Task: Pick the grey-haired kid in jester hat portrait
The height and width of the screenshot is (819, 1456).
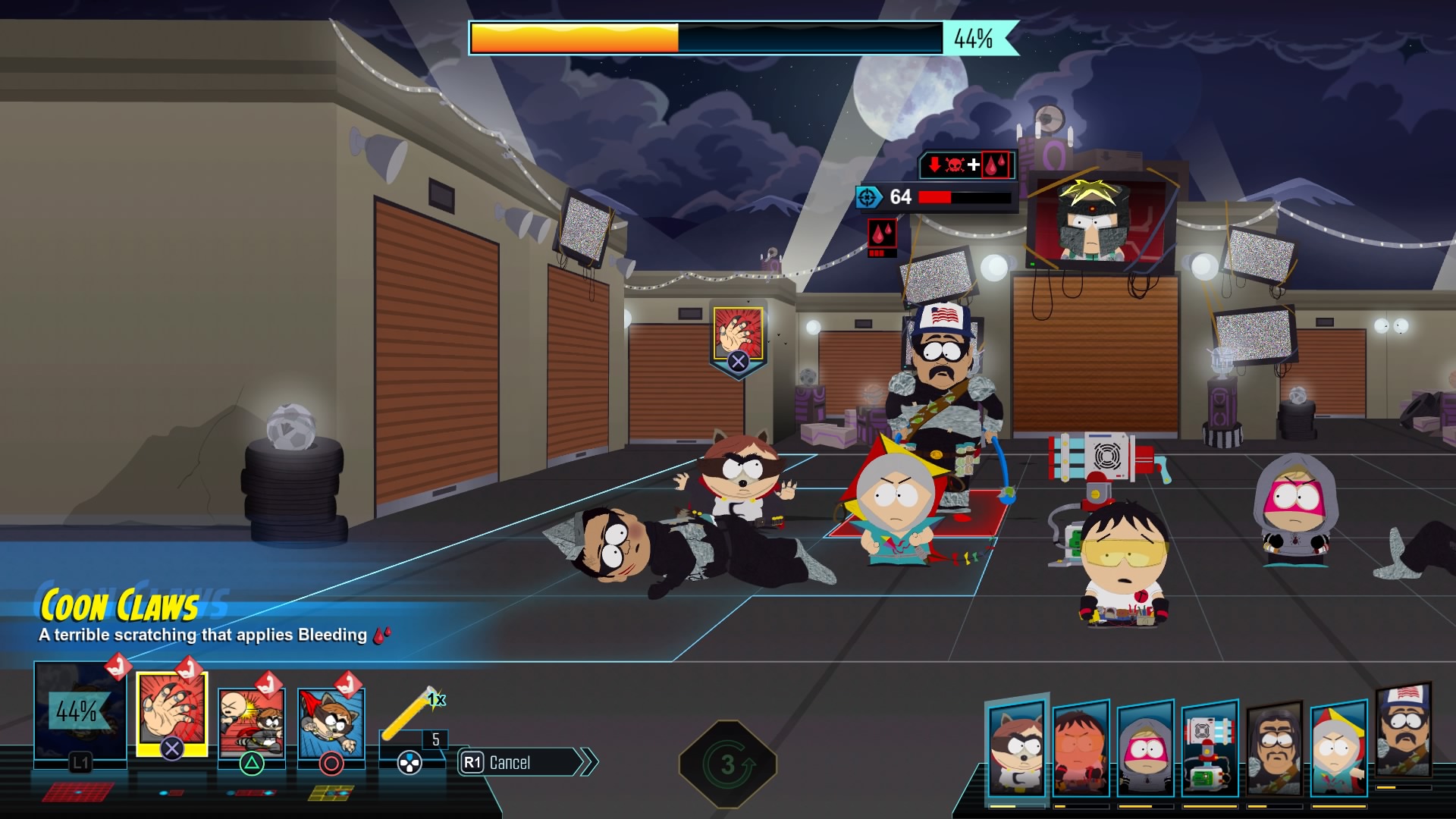Action: click(x=1338, y=748)
